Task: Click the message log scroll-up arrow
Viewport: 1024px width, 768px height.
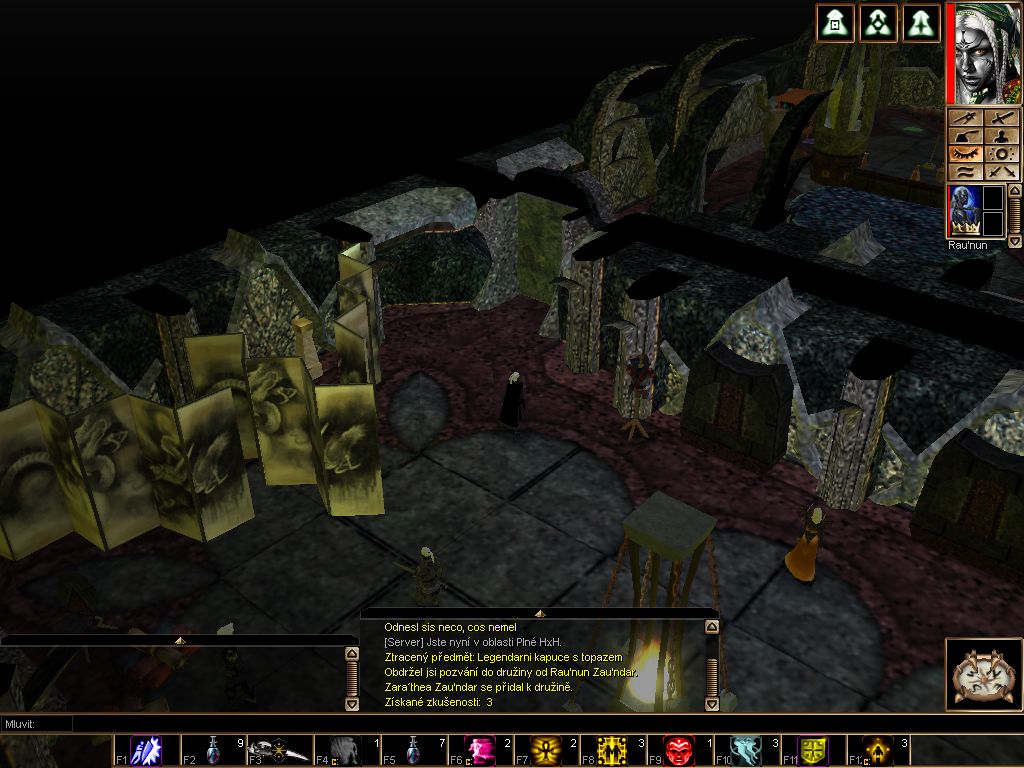Action: [x=711, y=627]
